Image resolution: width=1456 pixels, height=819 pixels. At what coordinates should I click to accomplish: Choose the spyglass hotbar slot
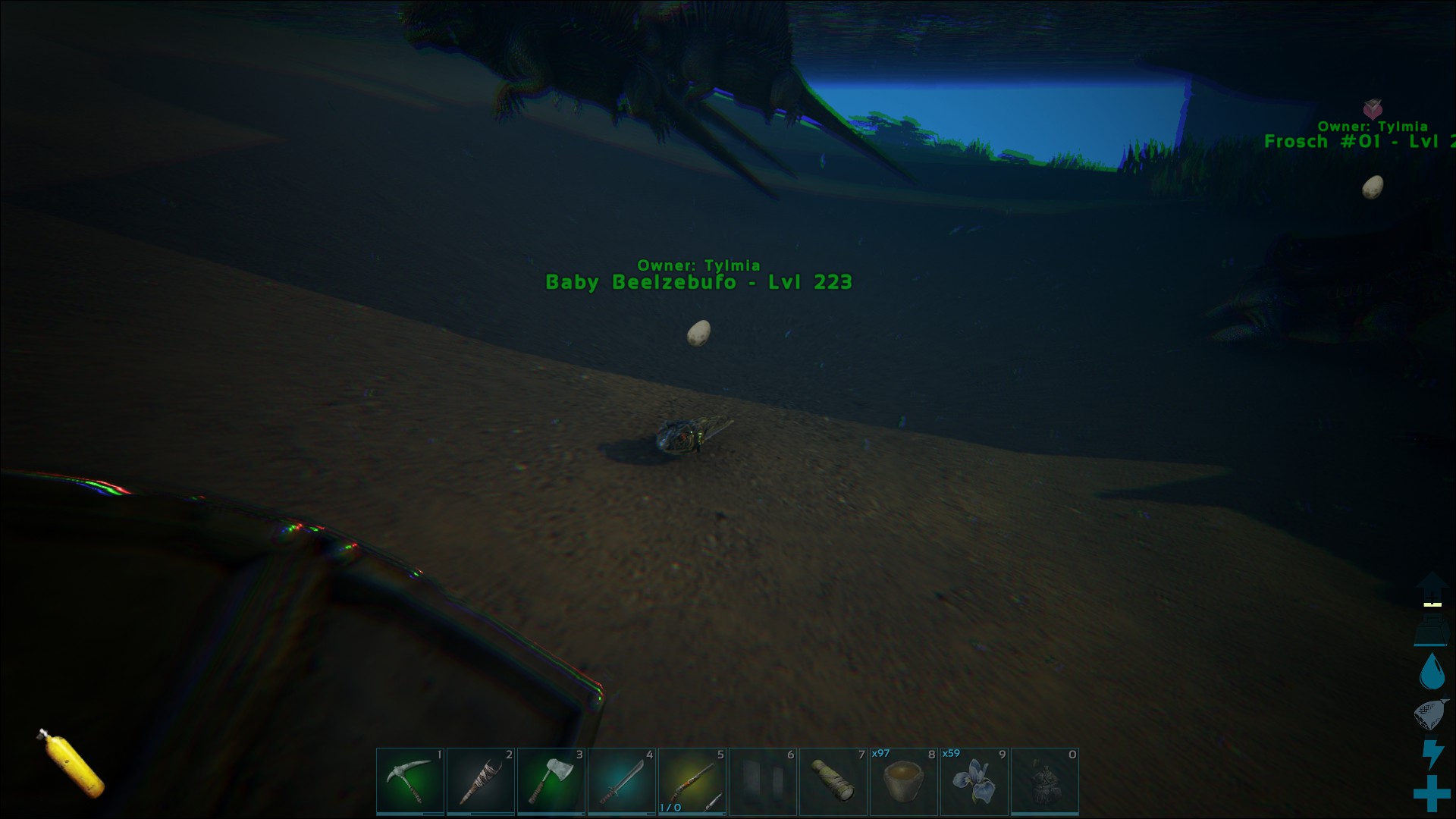click(x=833, y=781)
